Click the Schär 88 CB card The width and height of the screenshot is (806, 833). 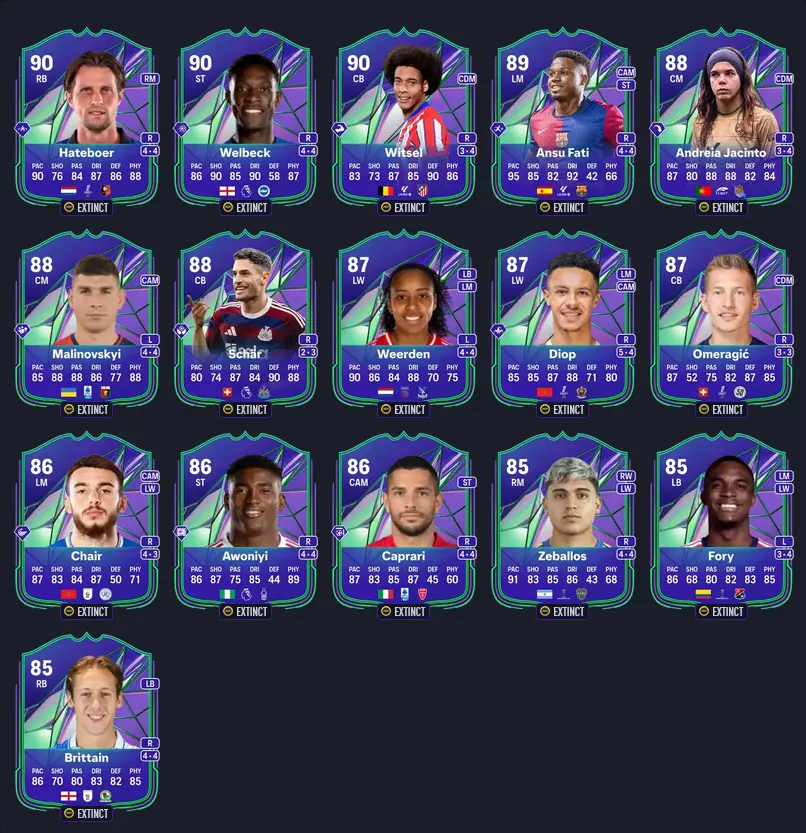click(x=245, y=320)
